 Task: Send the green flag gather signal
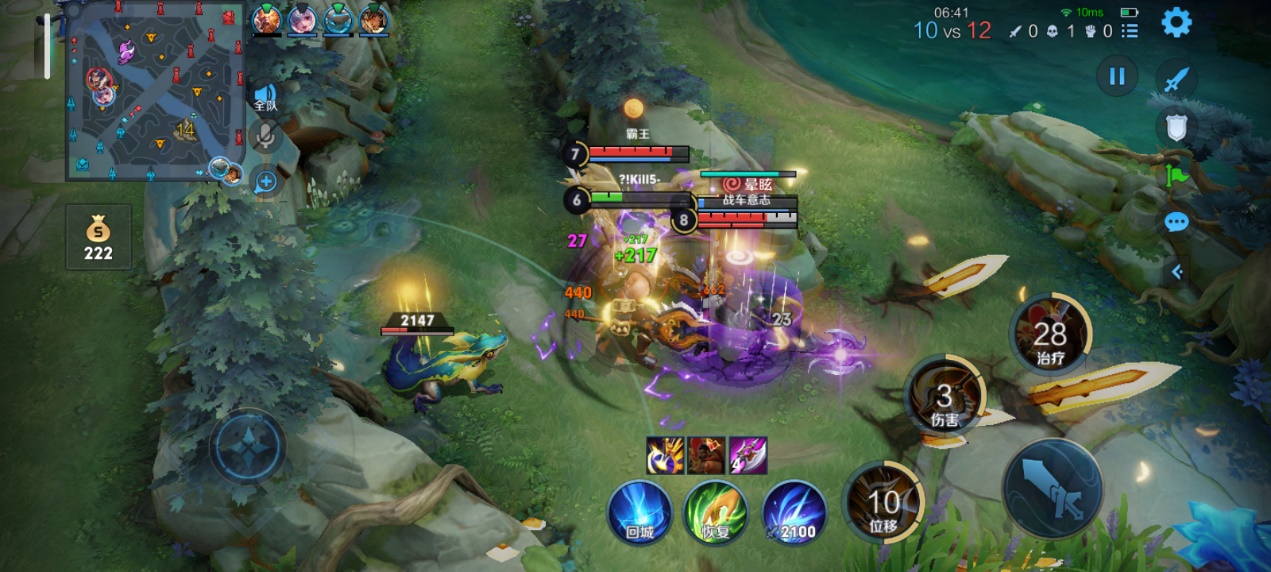tap(1176, 174)
